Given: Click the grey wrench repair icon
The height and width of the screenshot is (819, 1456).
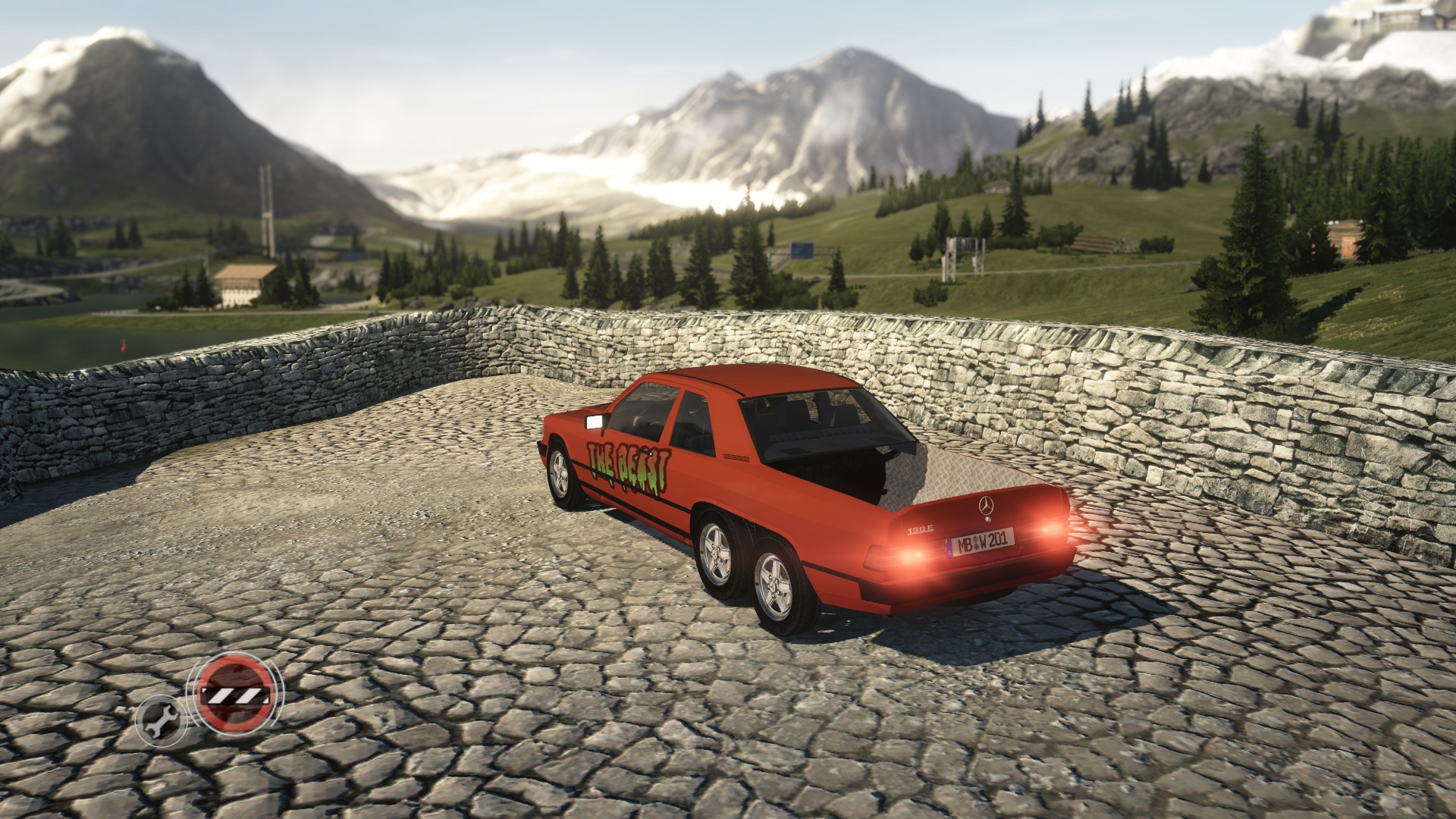Looking at the screenshot, I should pyautogui.click(x=161, y=720).
